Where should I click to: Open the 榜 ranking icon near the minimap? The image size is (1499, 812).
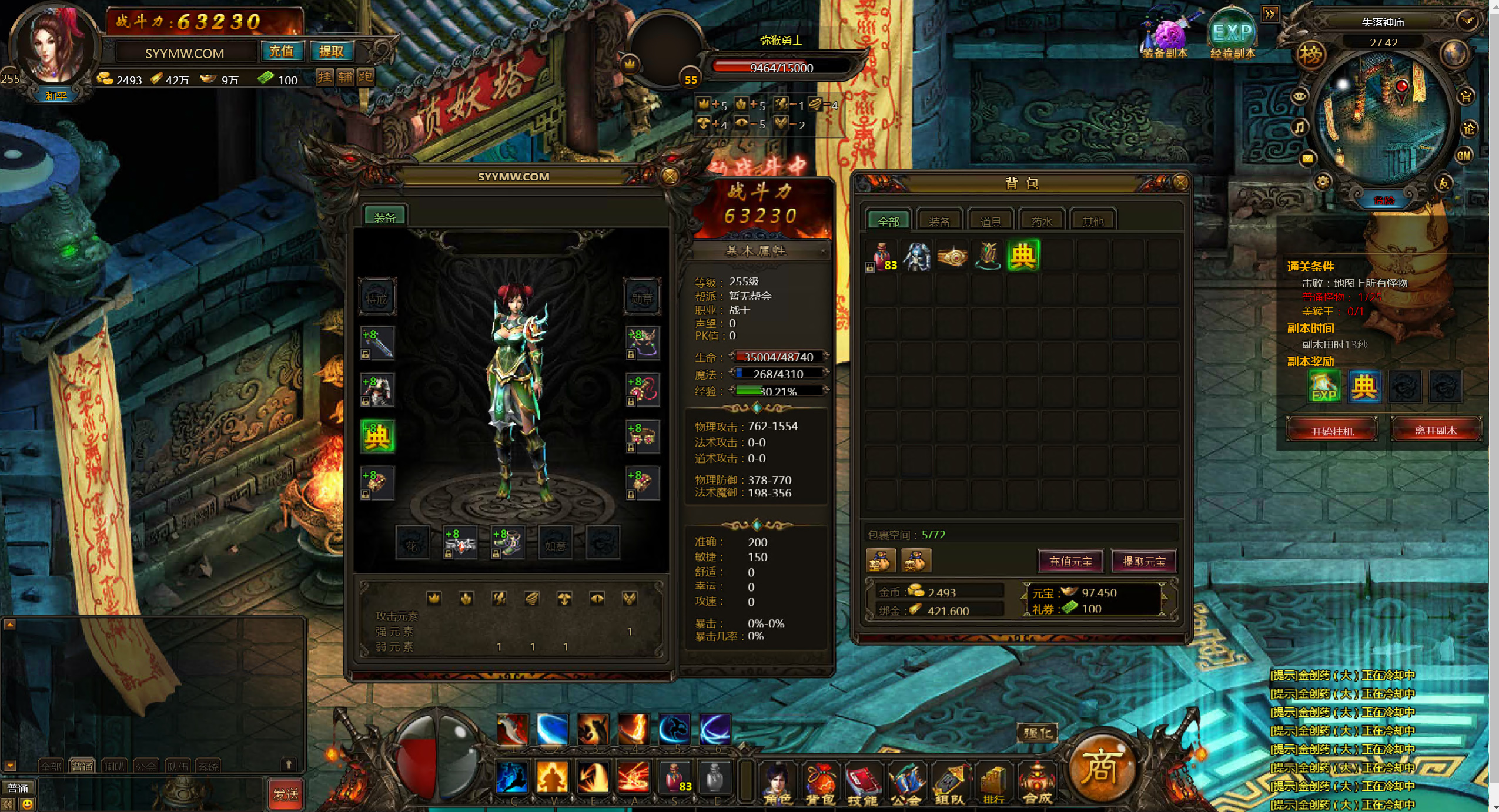1310,55
